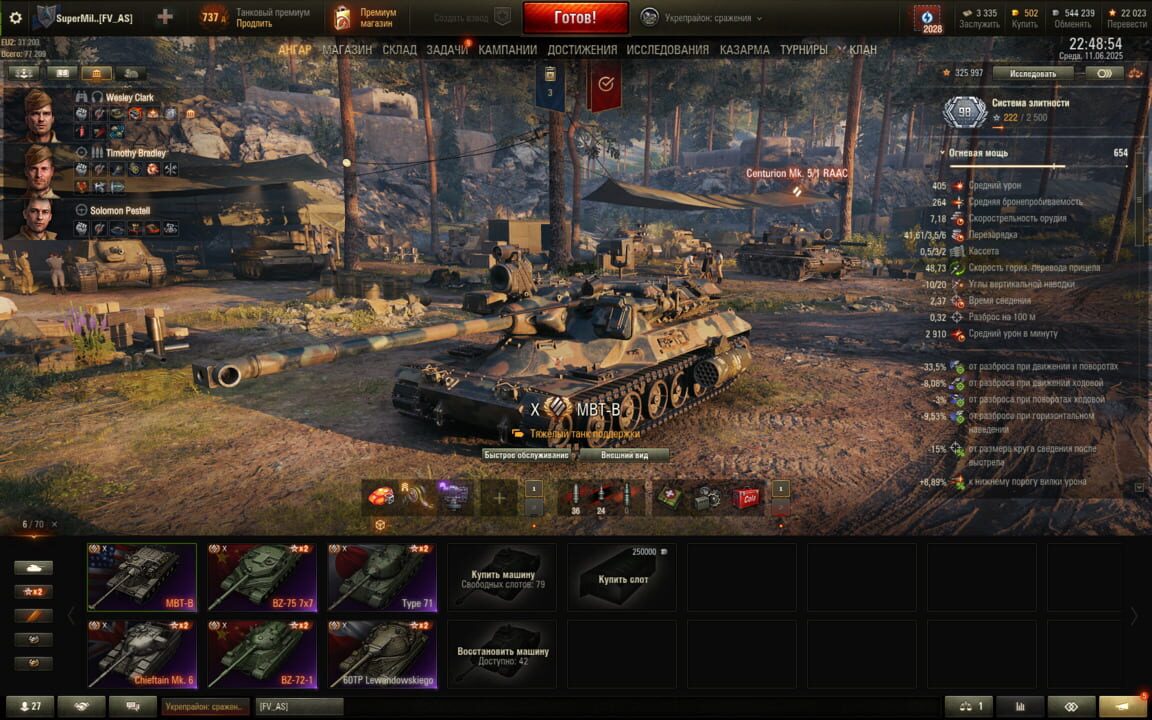Open the КАЗАРМА section
This screenshot has height=720, width=1152.
[x=745, y=50]
